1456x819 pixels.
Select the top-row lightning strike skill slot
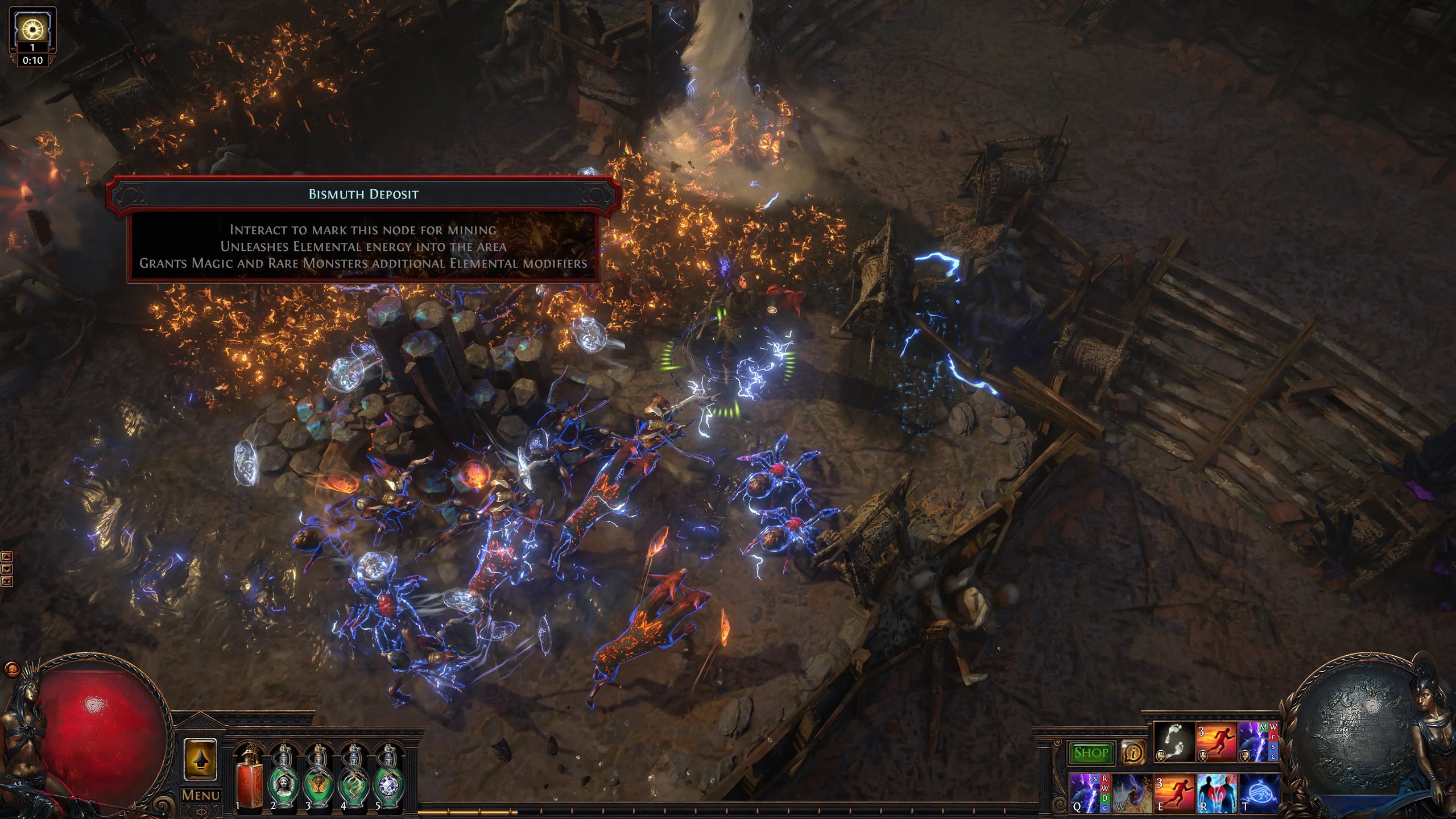[1258, 742]
